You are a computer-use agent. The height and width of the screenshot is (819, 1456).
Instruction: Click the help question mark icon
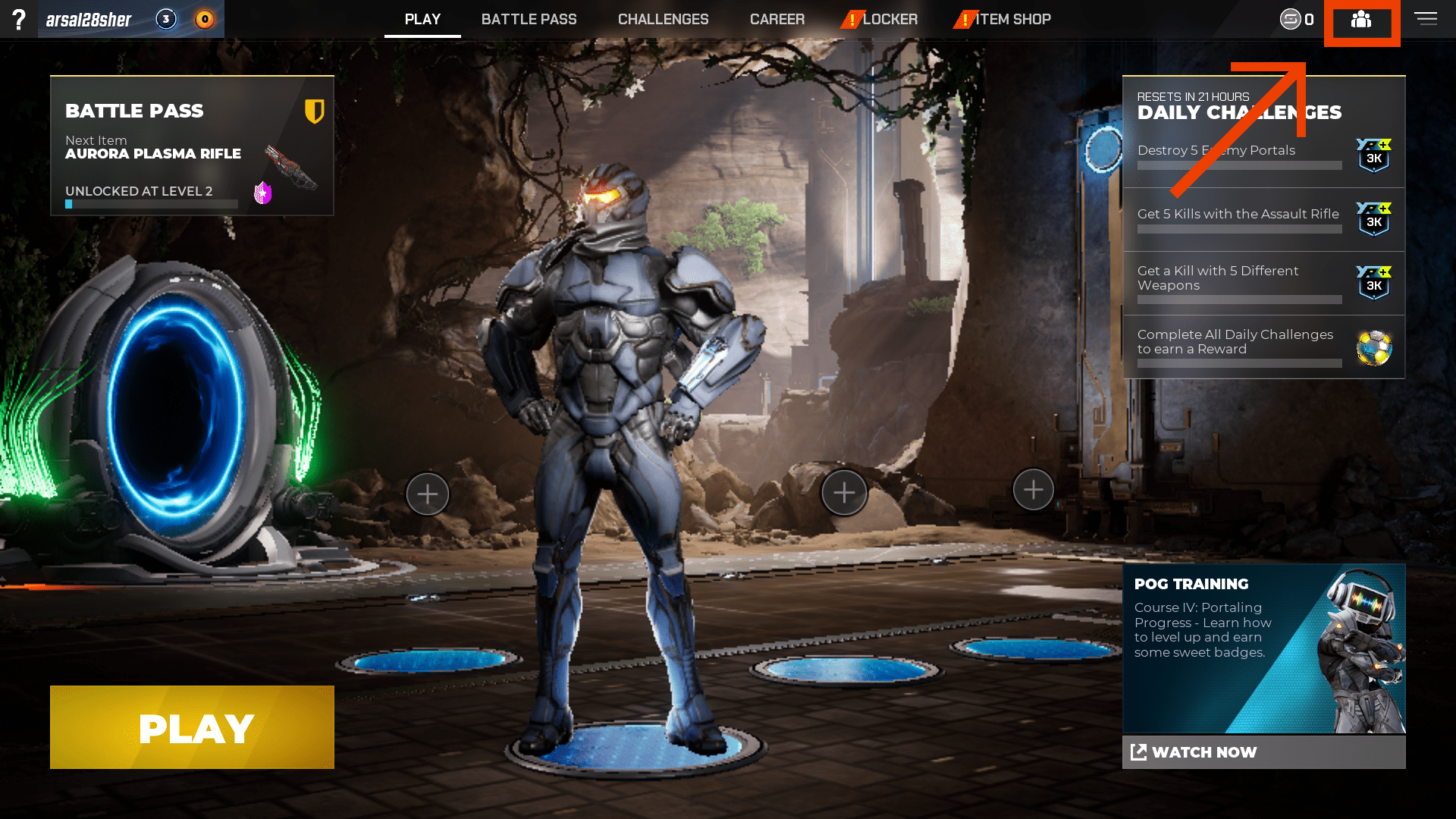[x=19, y=20]
